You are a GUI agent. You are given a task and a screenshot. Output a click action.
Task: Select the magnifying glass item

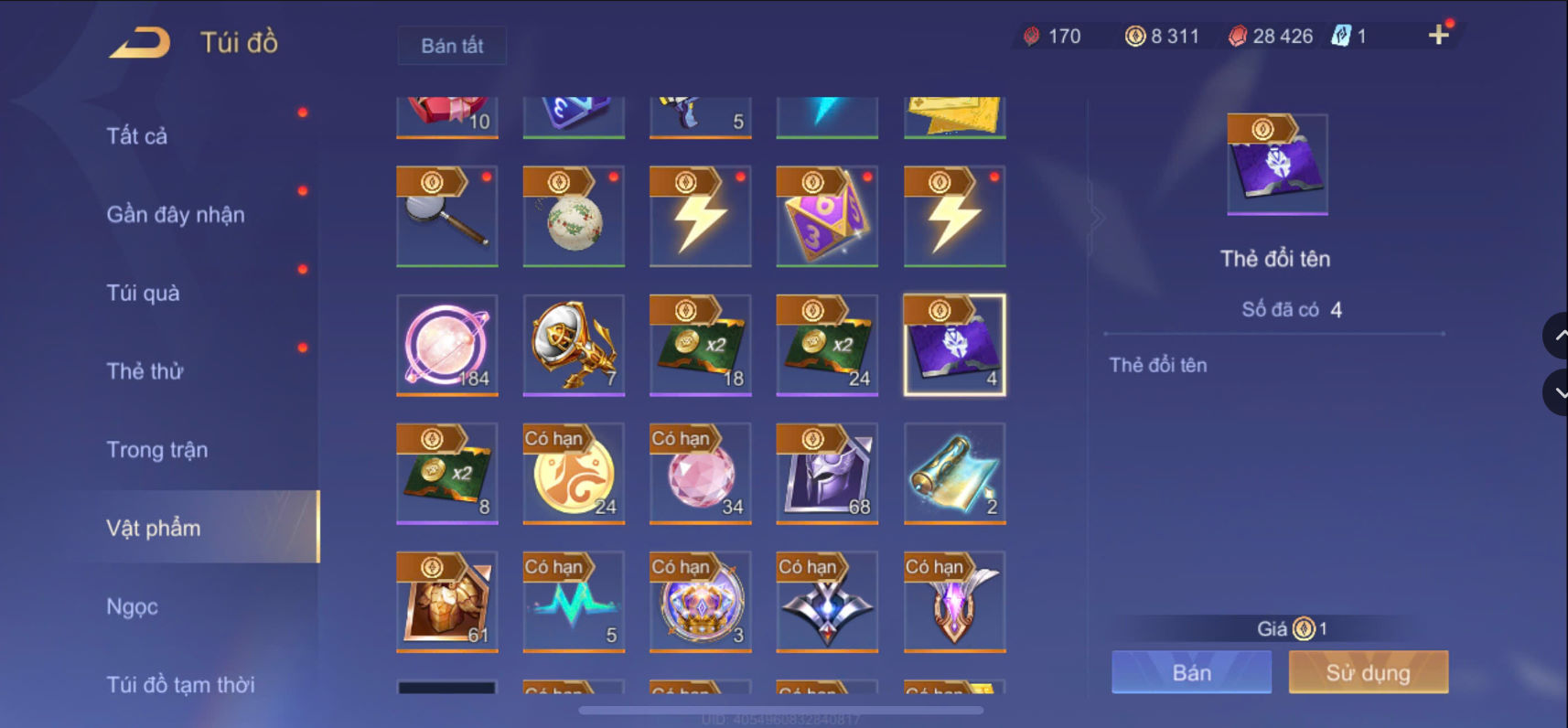pyautogui.click(x=446, y=217)
